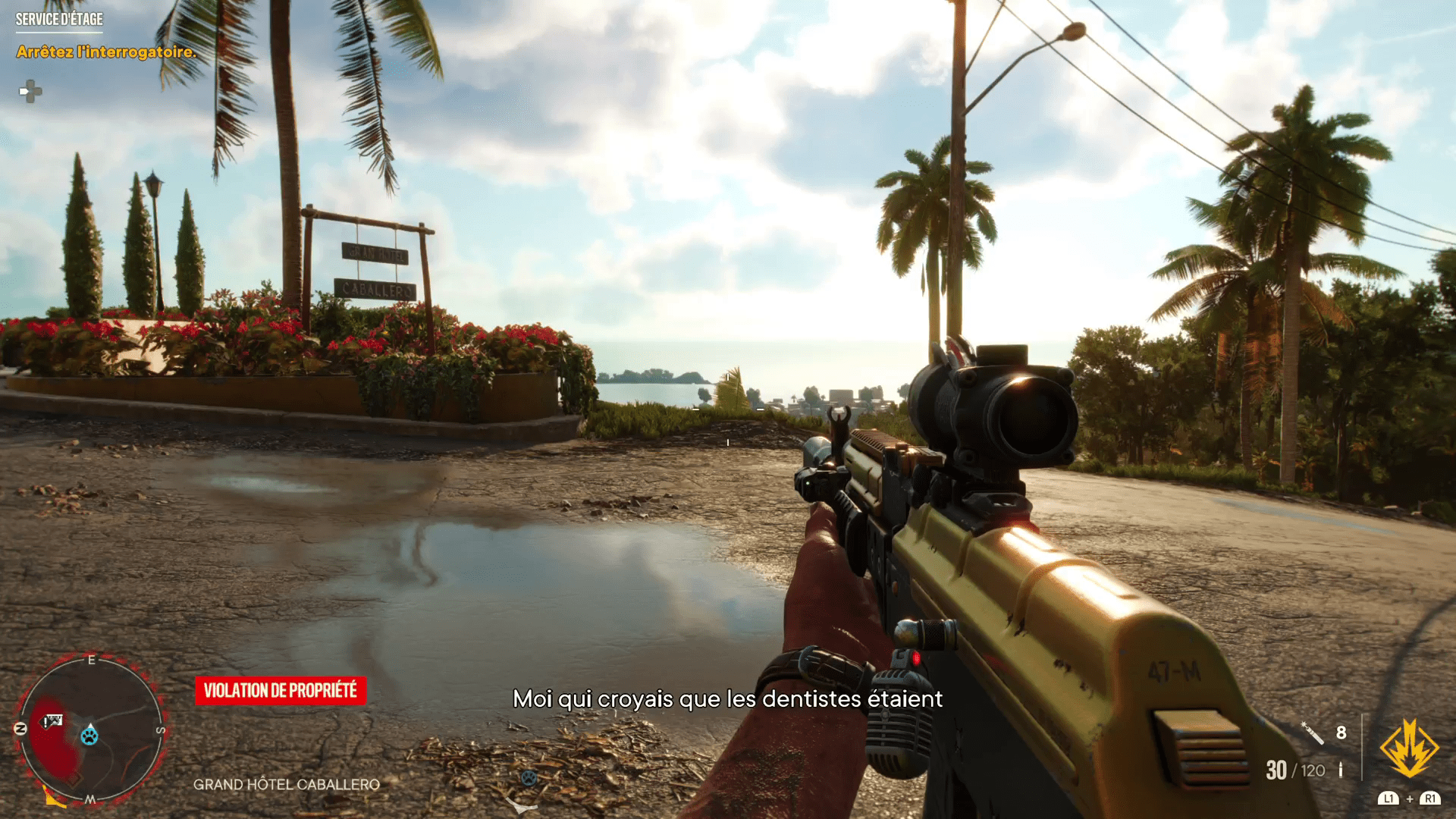
Task: Select the blue paw amigo marker on minimap
Action: point(89,735)
